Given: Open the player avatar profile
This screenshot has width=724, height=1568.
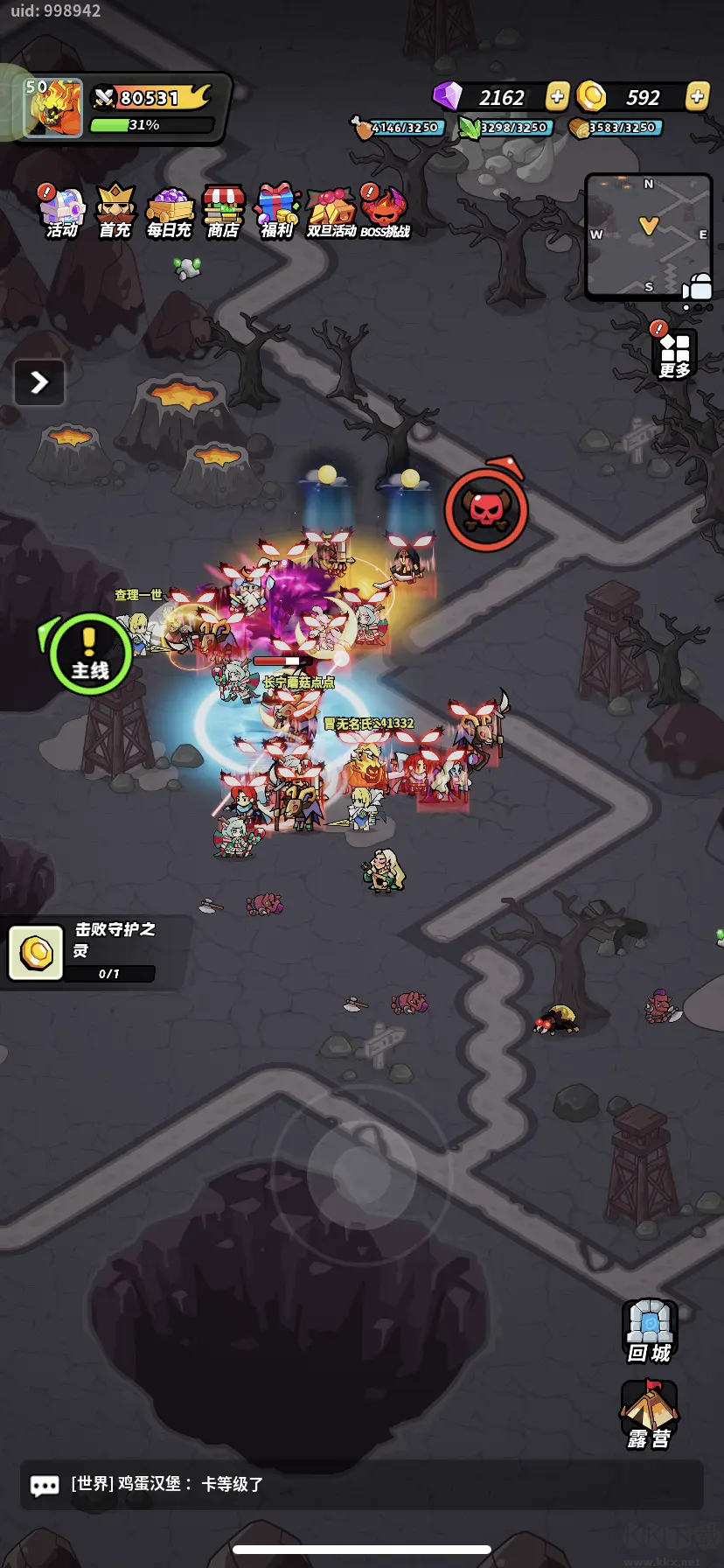Looking at the screenshot, I should pos(53,108).
